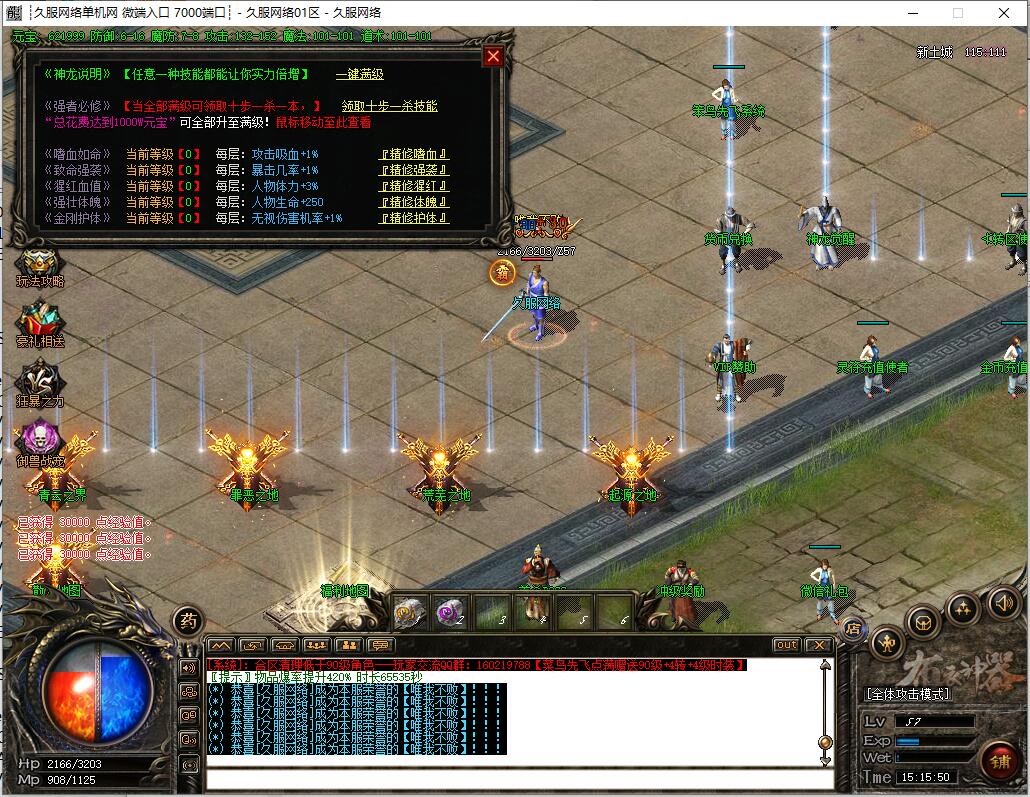
Task: Open the 玩法攻略 guide icon
Action: pyautogui.click(x=40, y=264)
